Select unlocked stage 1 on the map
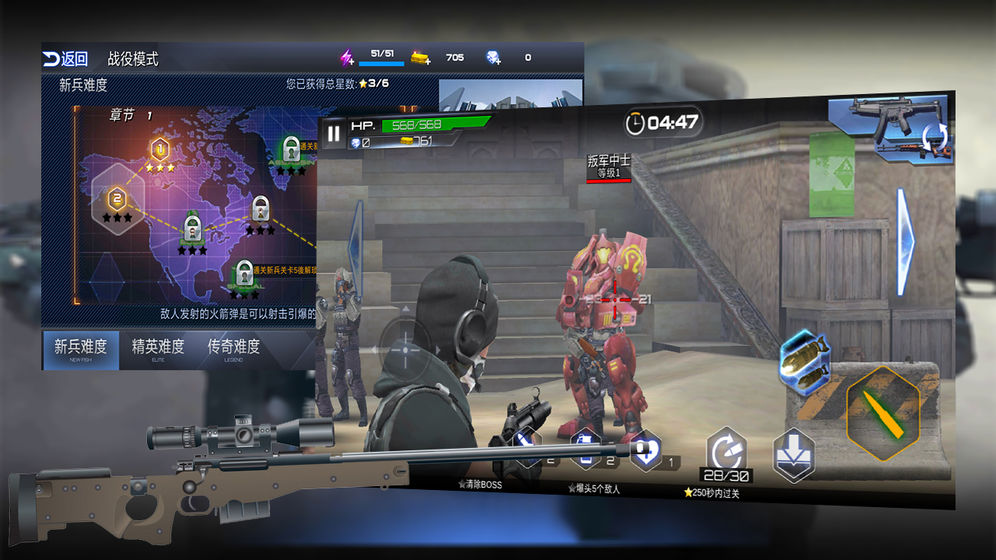996x560 pixels. [x=159, y=150]
